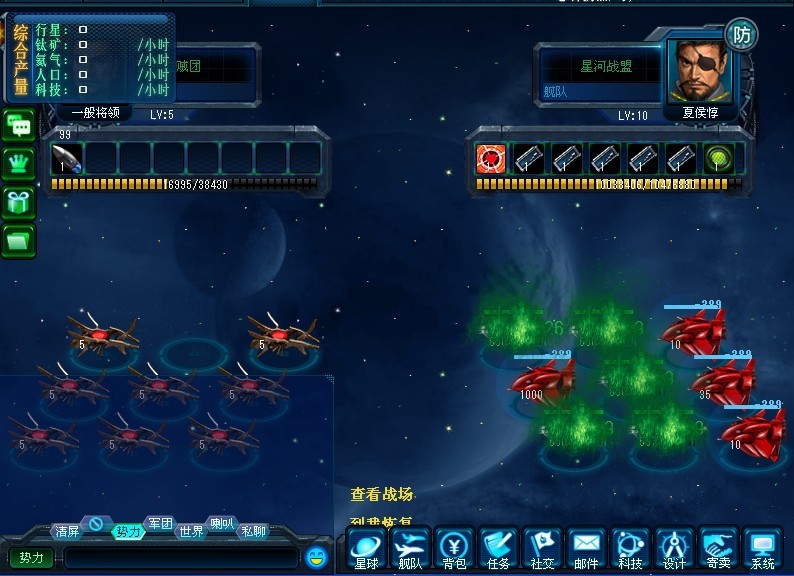Open the 社交 (Social) menu

(x=542, y=550)
